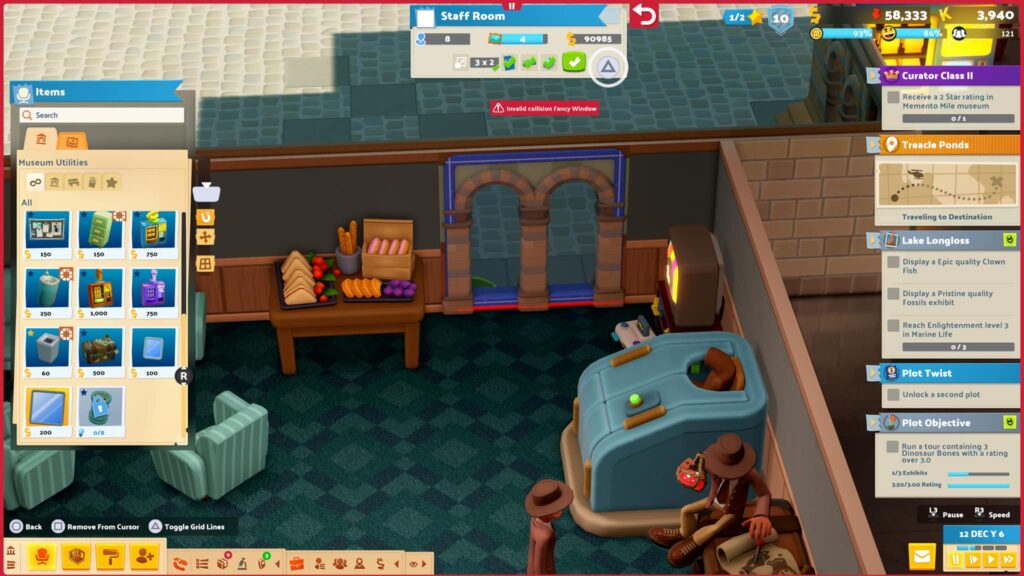This screenshot has width=1024, height=576.
Task: Select the purple drinks machine item
Action: point(153,289)
